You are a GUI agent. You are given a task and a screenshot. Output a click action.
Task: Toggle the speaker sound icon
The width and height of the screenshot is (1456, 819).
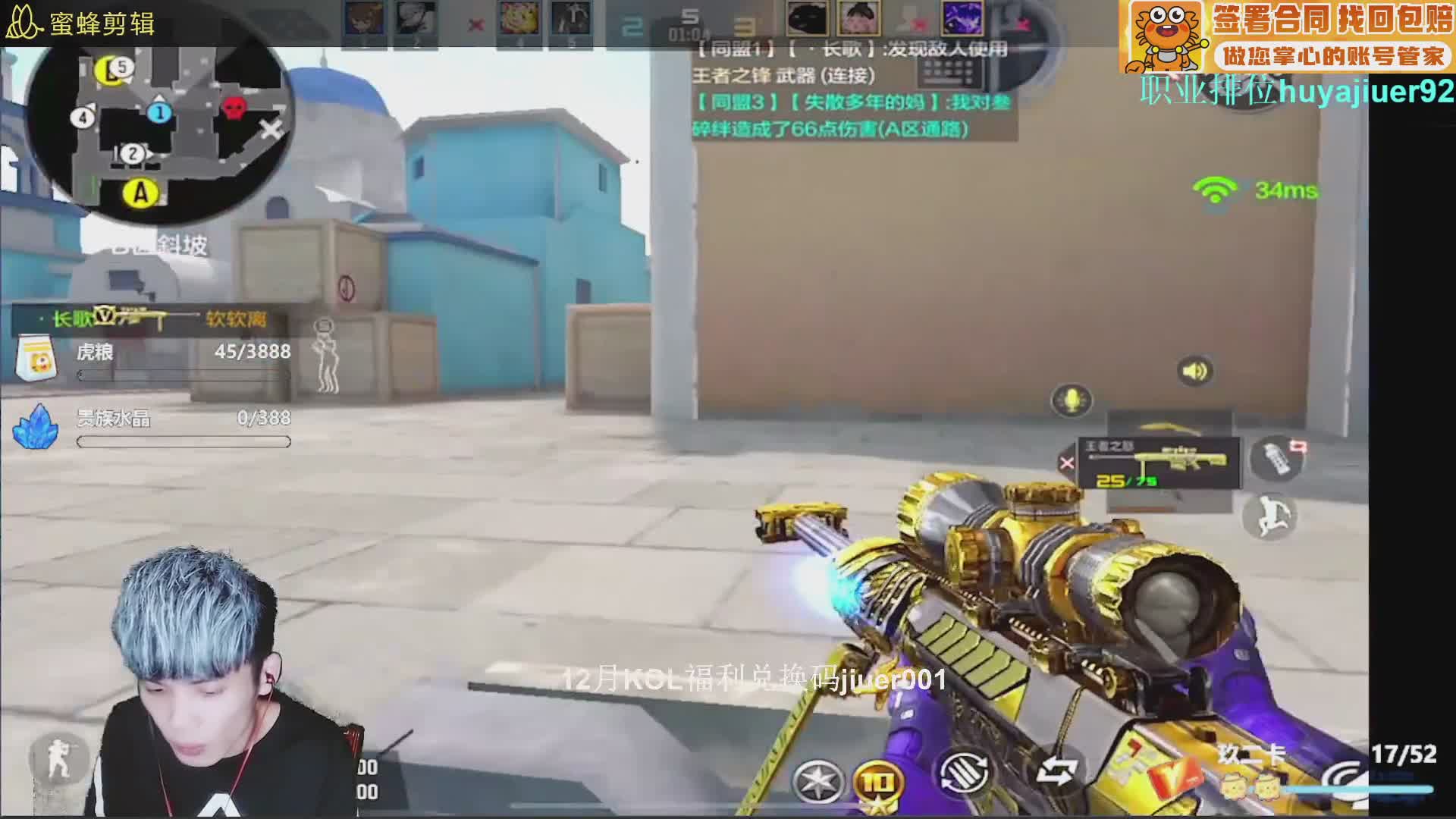pos(1194,371)
